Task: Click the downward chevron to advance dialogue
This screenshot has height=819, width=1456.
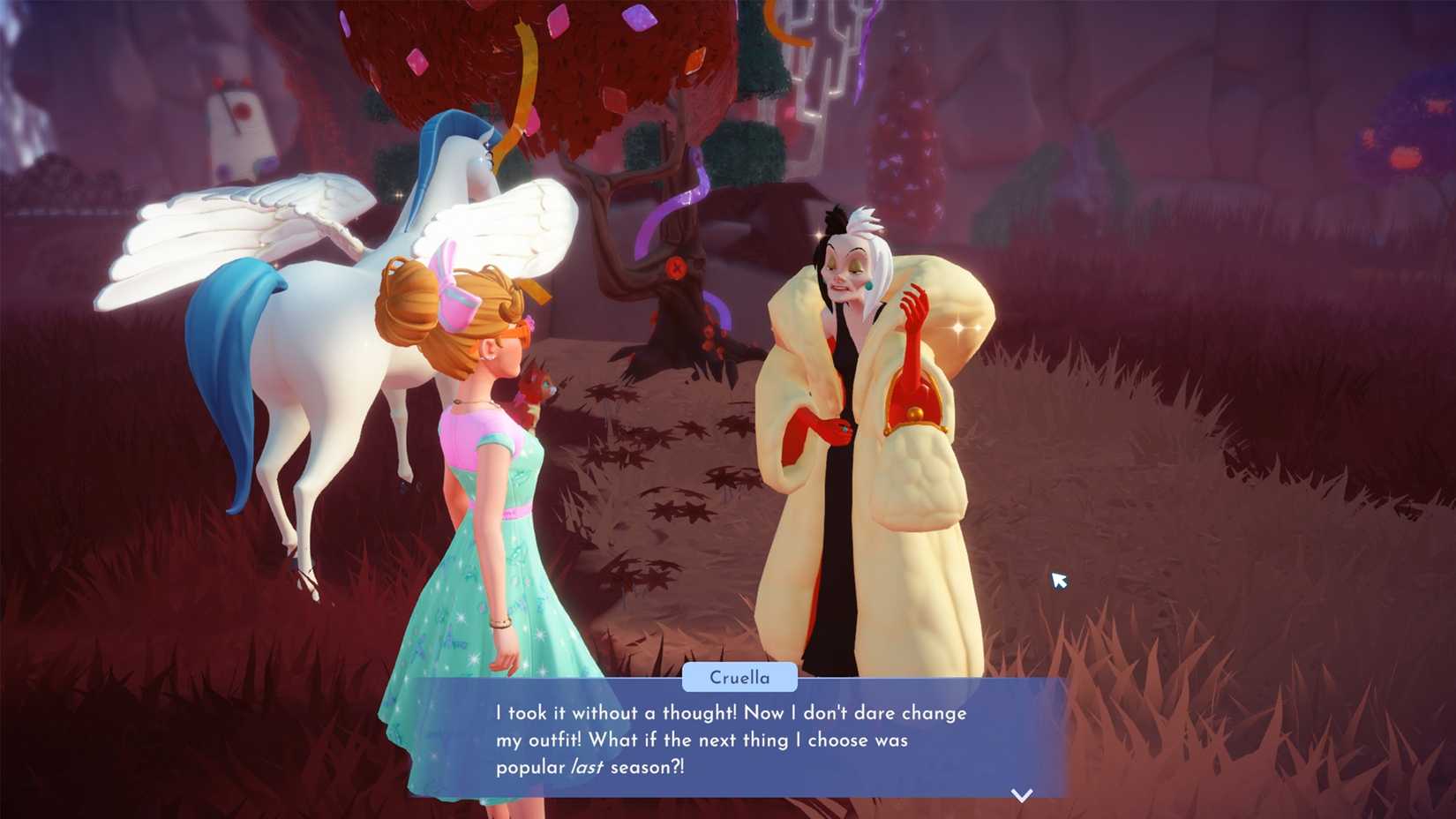Action: click(x=1020, y=793)
